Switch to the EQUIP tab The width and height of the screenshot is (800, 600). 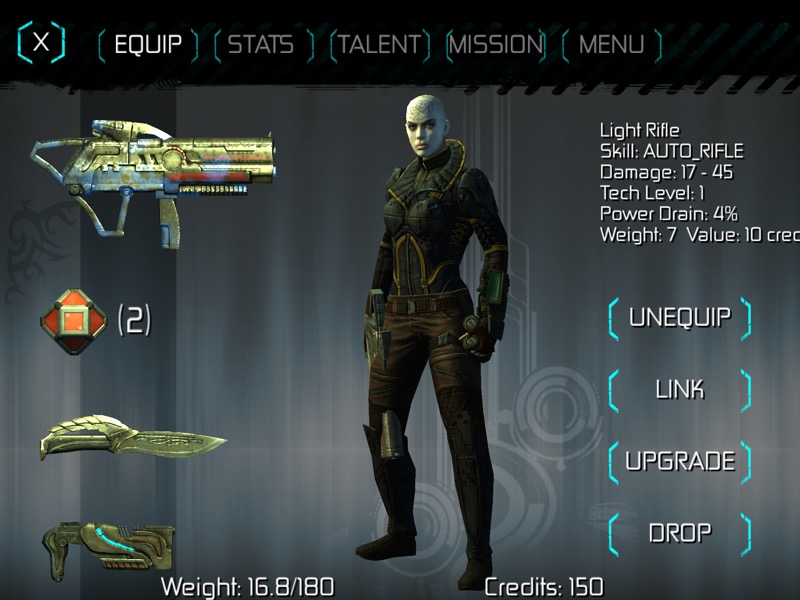(148, 45)
